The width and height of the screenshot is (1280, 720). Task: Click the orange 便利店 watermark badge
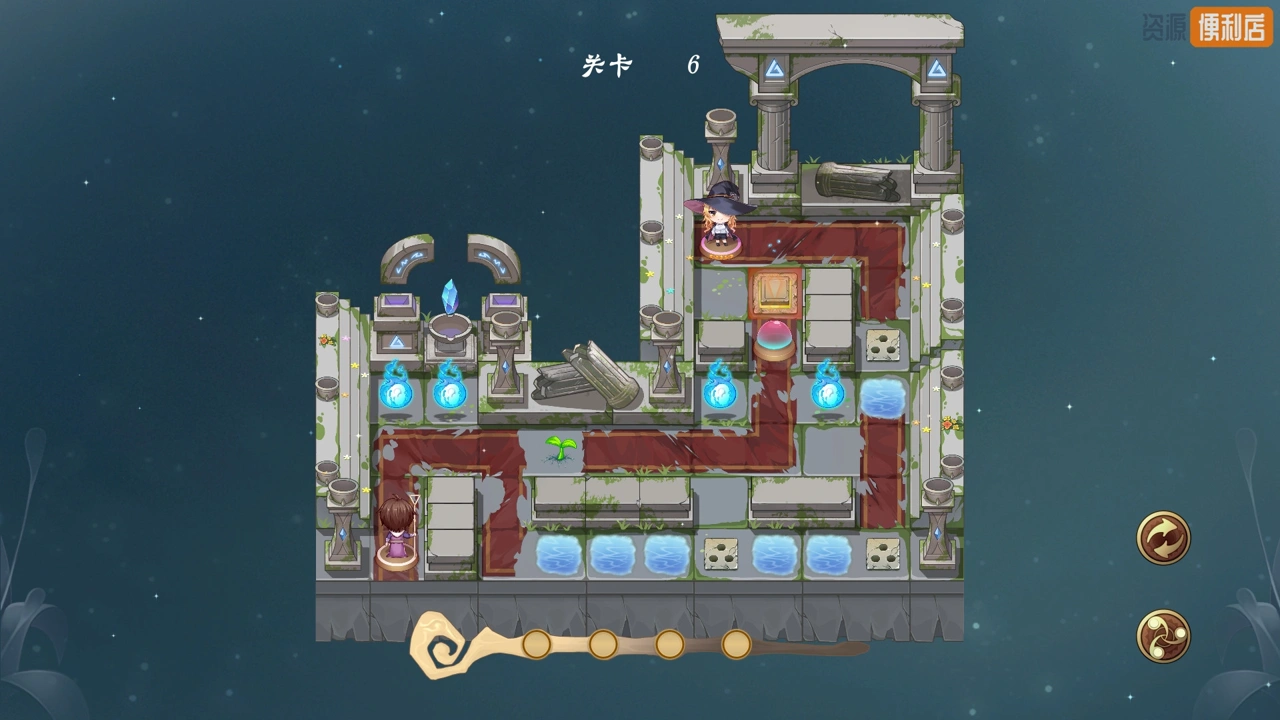coord(1231,28)
